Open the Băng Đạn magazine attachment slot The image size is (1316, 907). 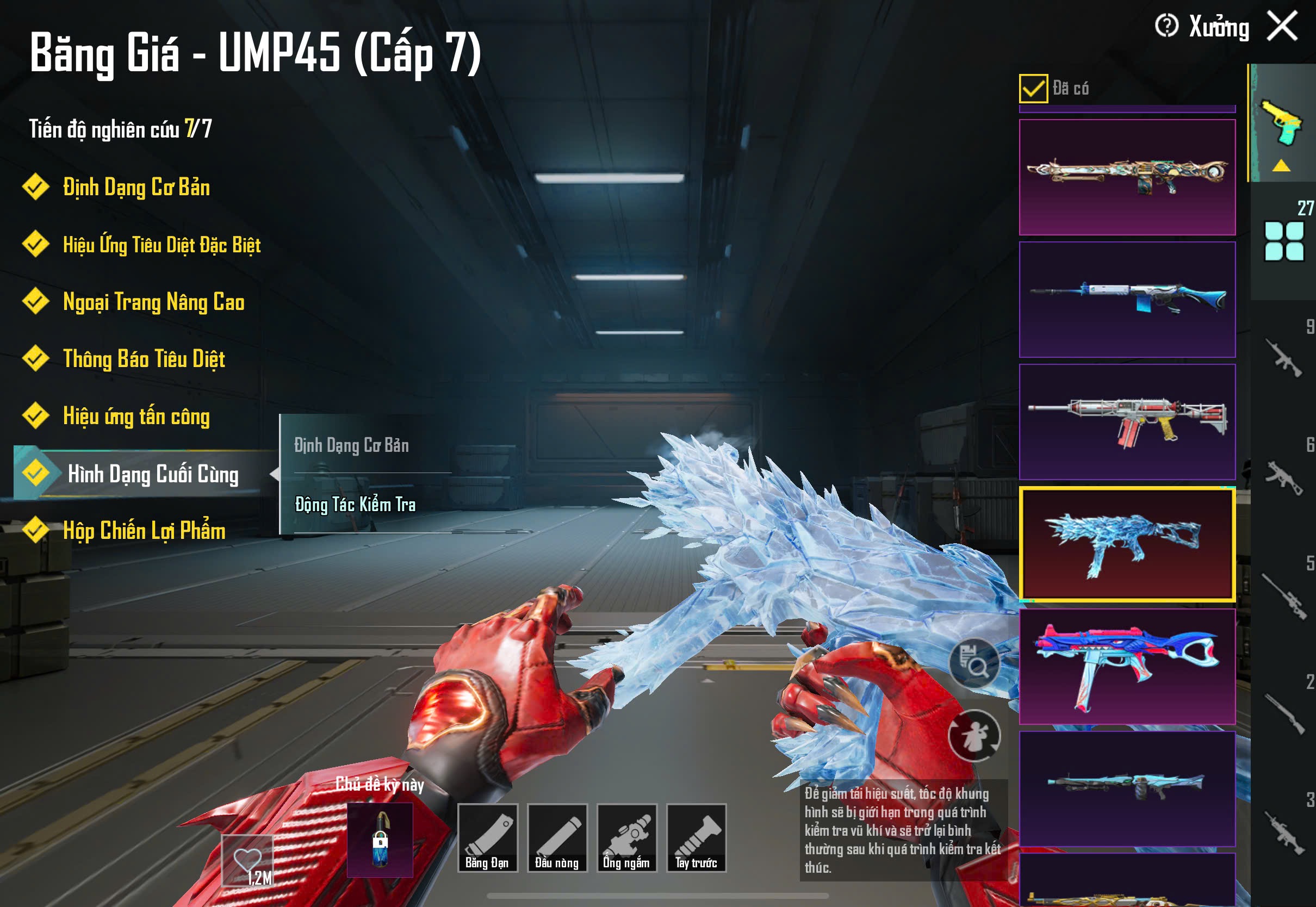487,837
